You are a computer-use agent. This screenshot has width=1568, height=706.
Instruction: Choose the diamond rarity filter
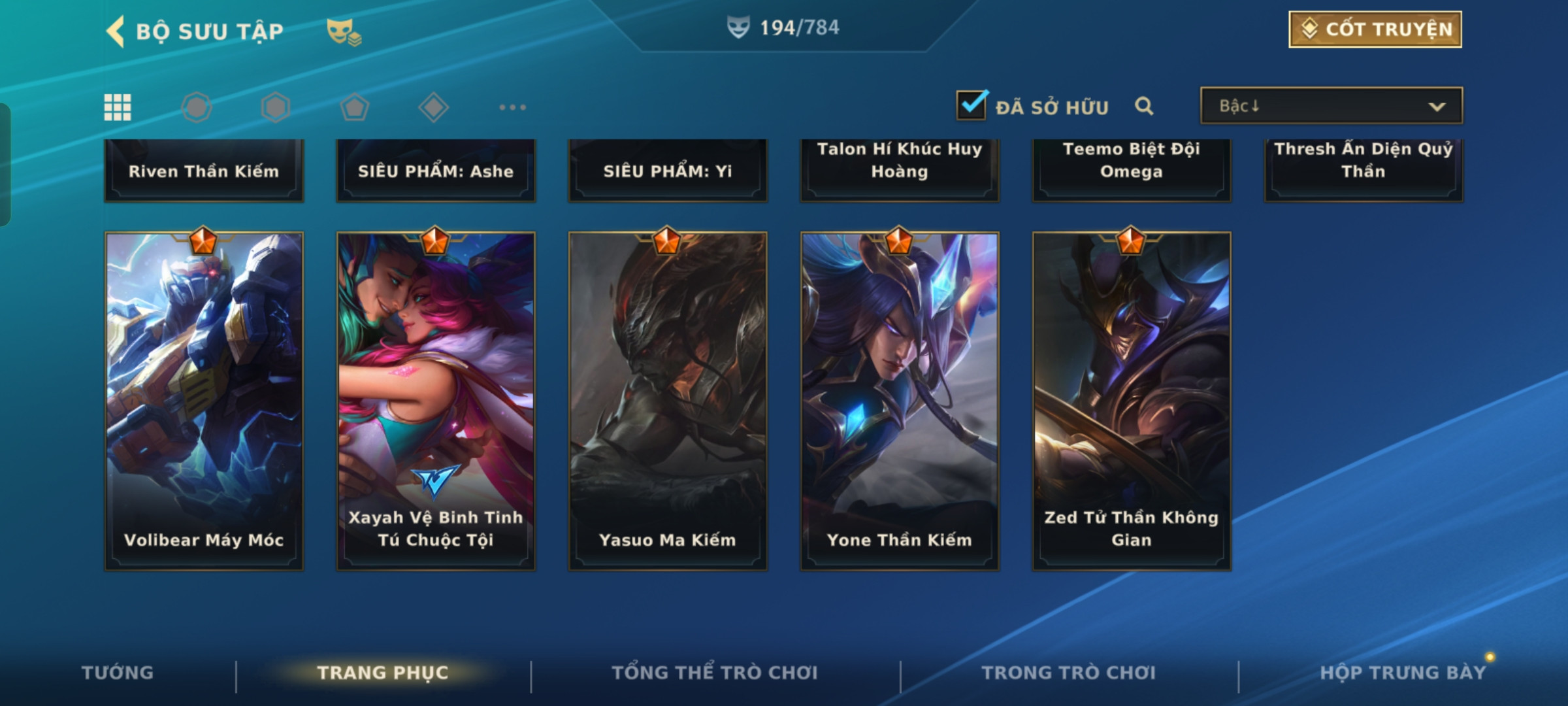coord(433,107)
